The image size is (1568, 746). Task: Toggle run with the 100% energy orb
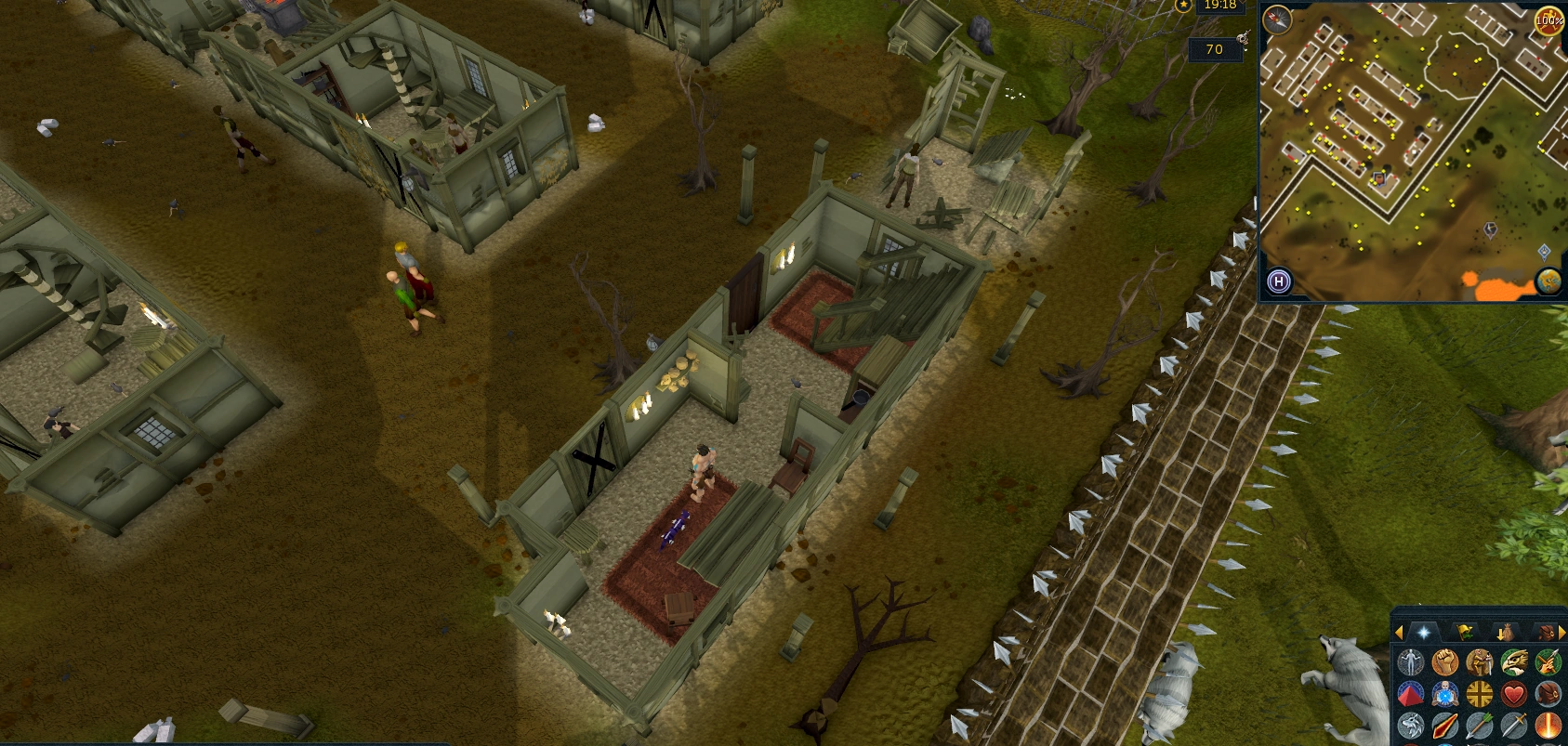point(1547,21)
